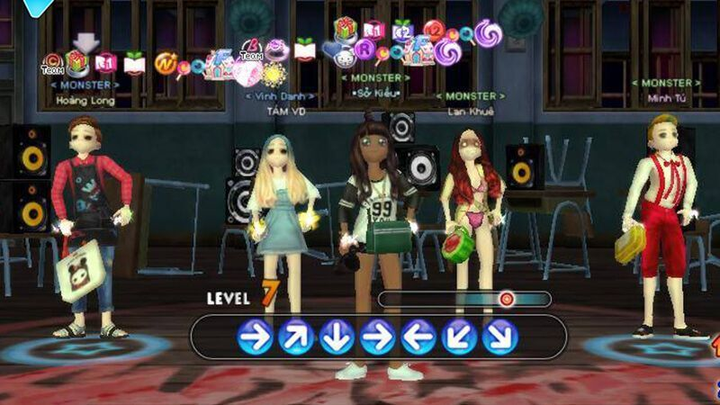This screenshot has height=405, width=720.
Task: Choose the Lan Khuê player name tag
Action: click(x=469, y=111)
